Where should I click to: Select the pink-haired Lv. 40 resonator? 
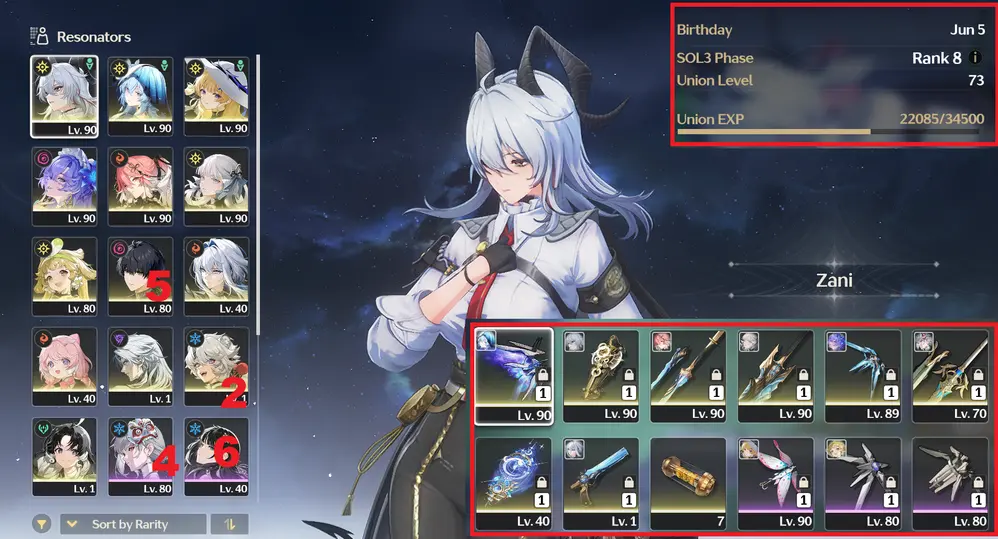tap(64, 365)
